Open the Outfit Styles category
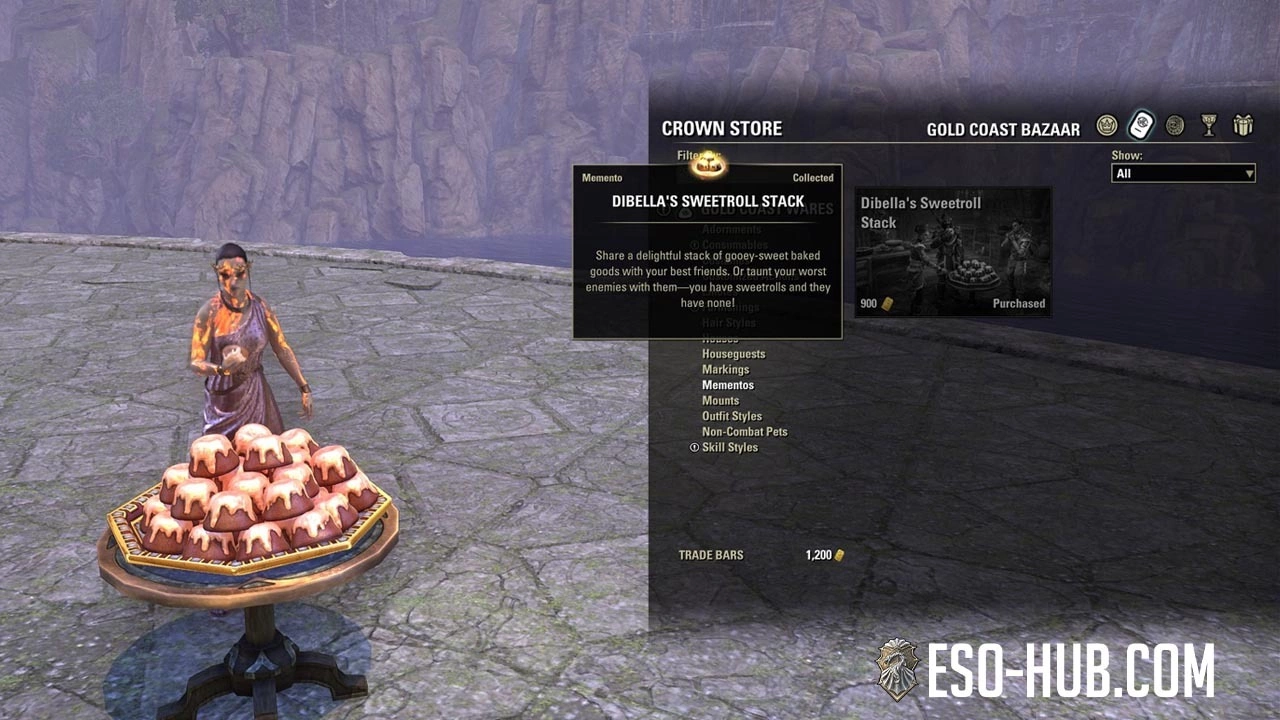Viewport: 1280px width, 720px height. pos(732,416)
